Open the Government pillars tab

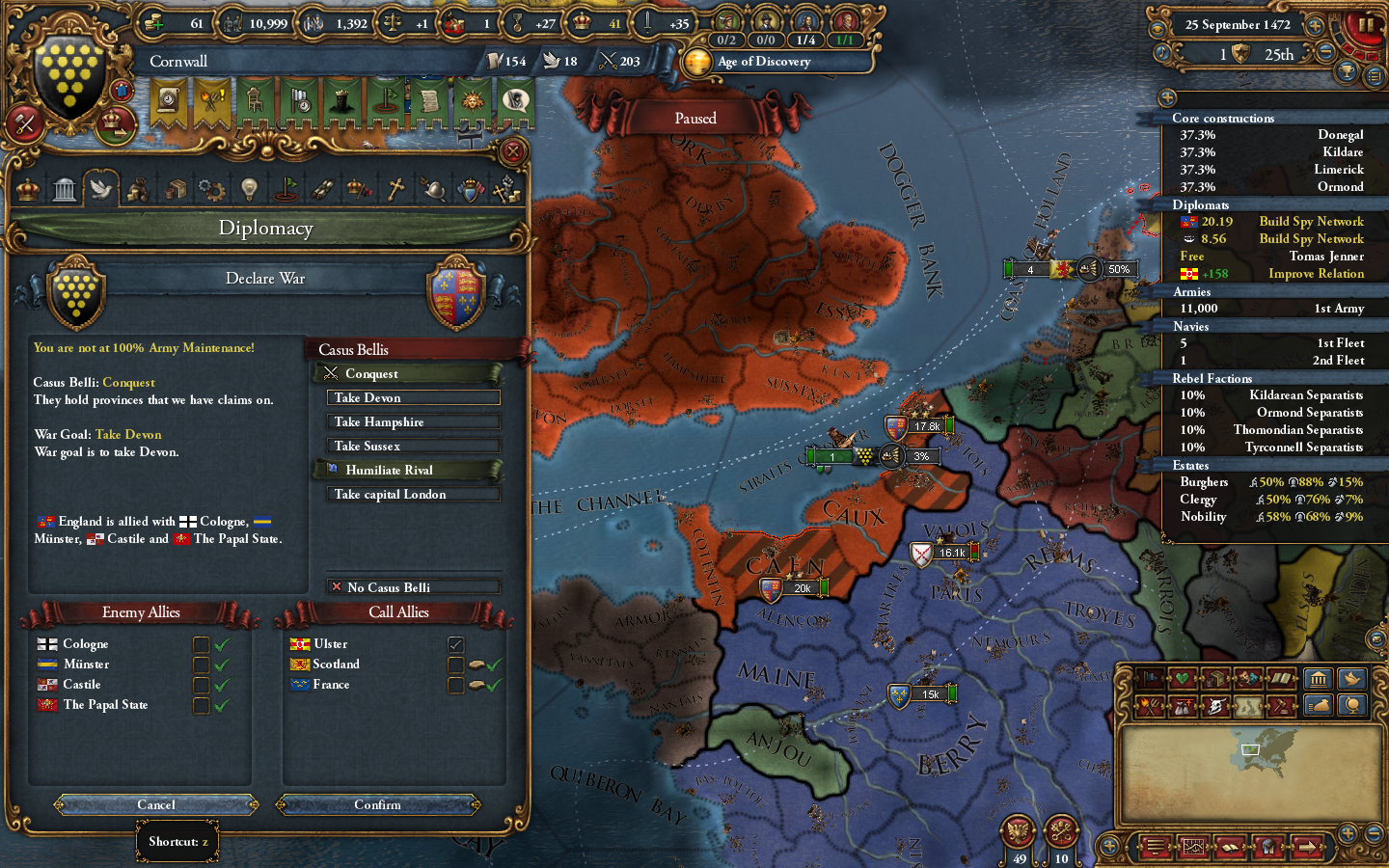coord(64,188)
